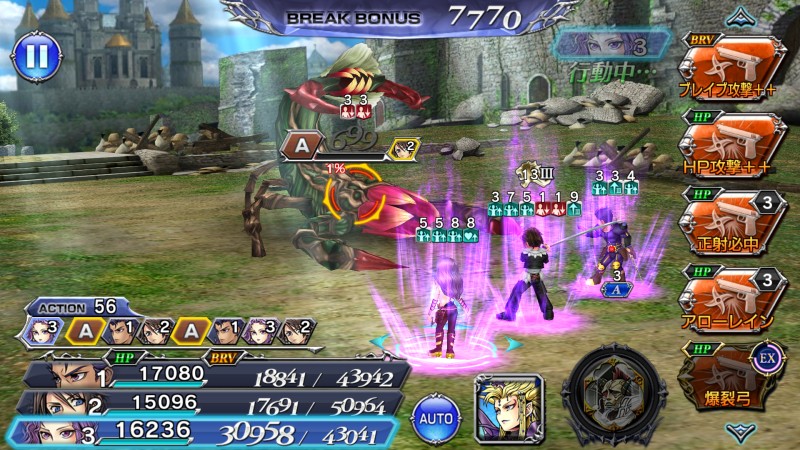The height and width of the screenshot is (450, 800).
Task: Show previous abilities with the up arrow
Action: coord(741,15)
